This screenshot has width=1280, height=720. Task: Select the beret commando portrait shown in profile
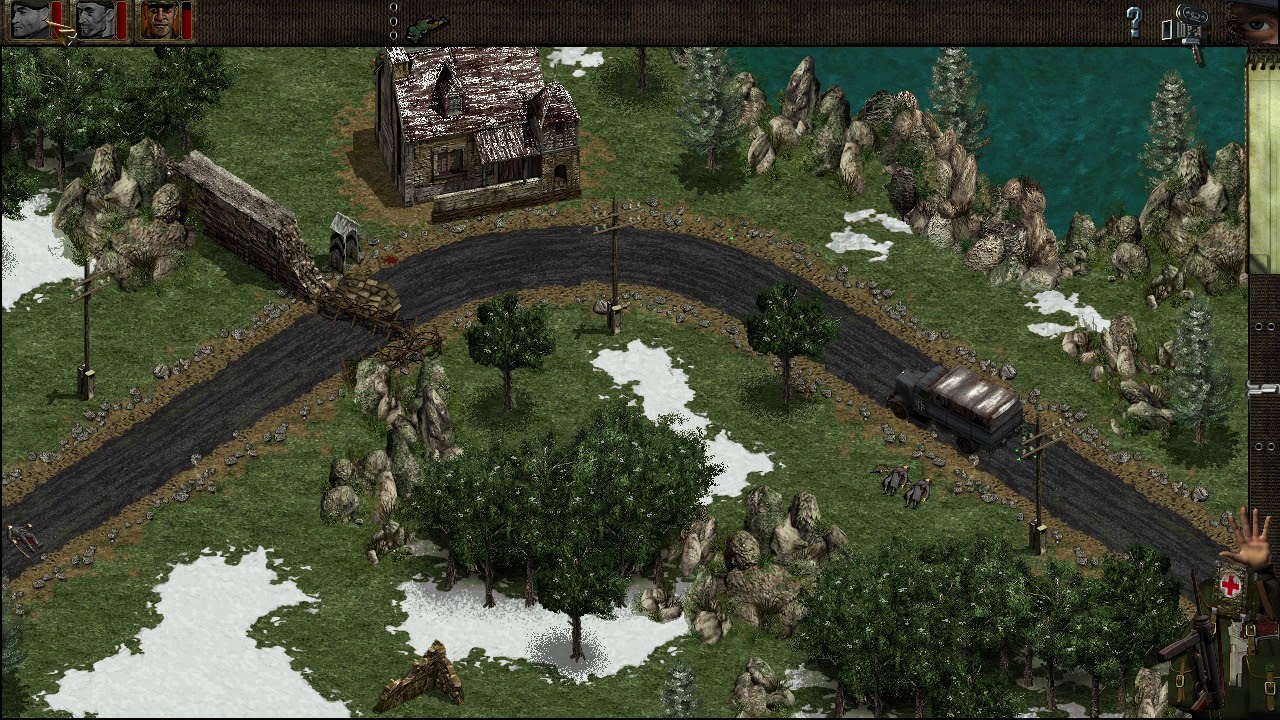coord(31,20)
